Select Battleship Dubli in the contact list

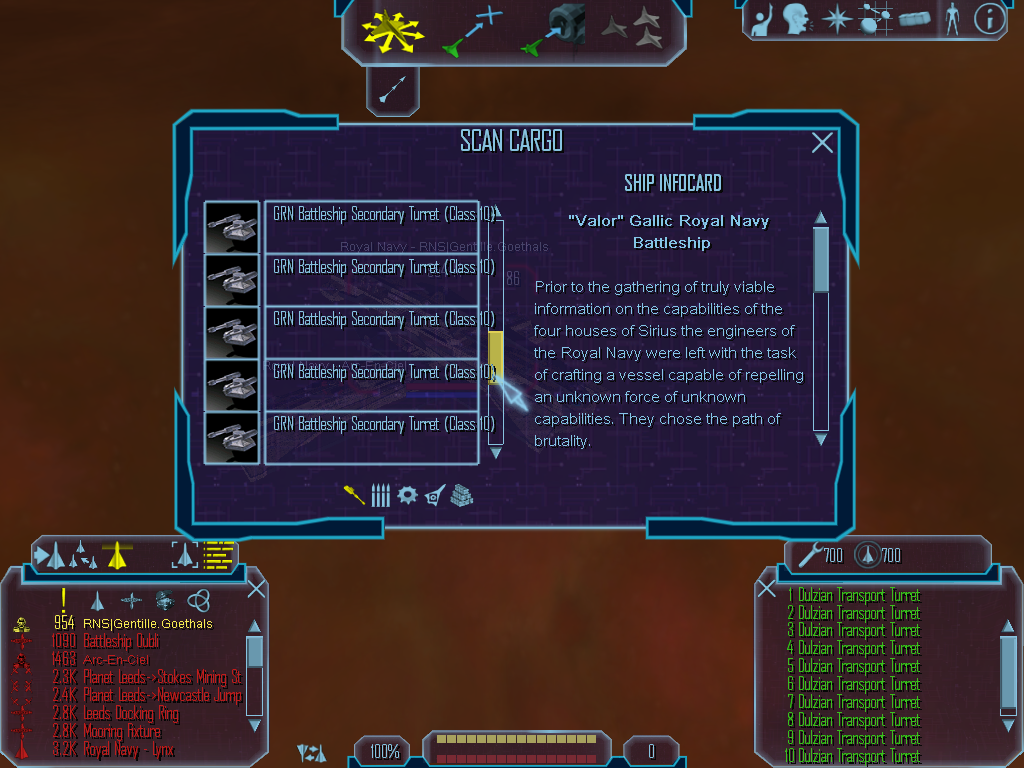pos(121,641)
